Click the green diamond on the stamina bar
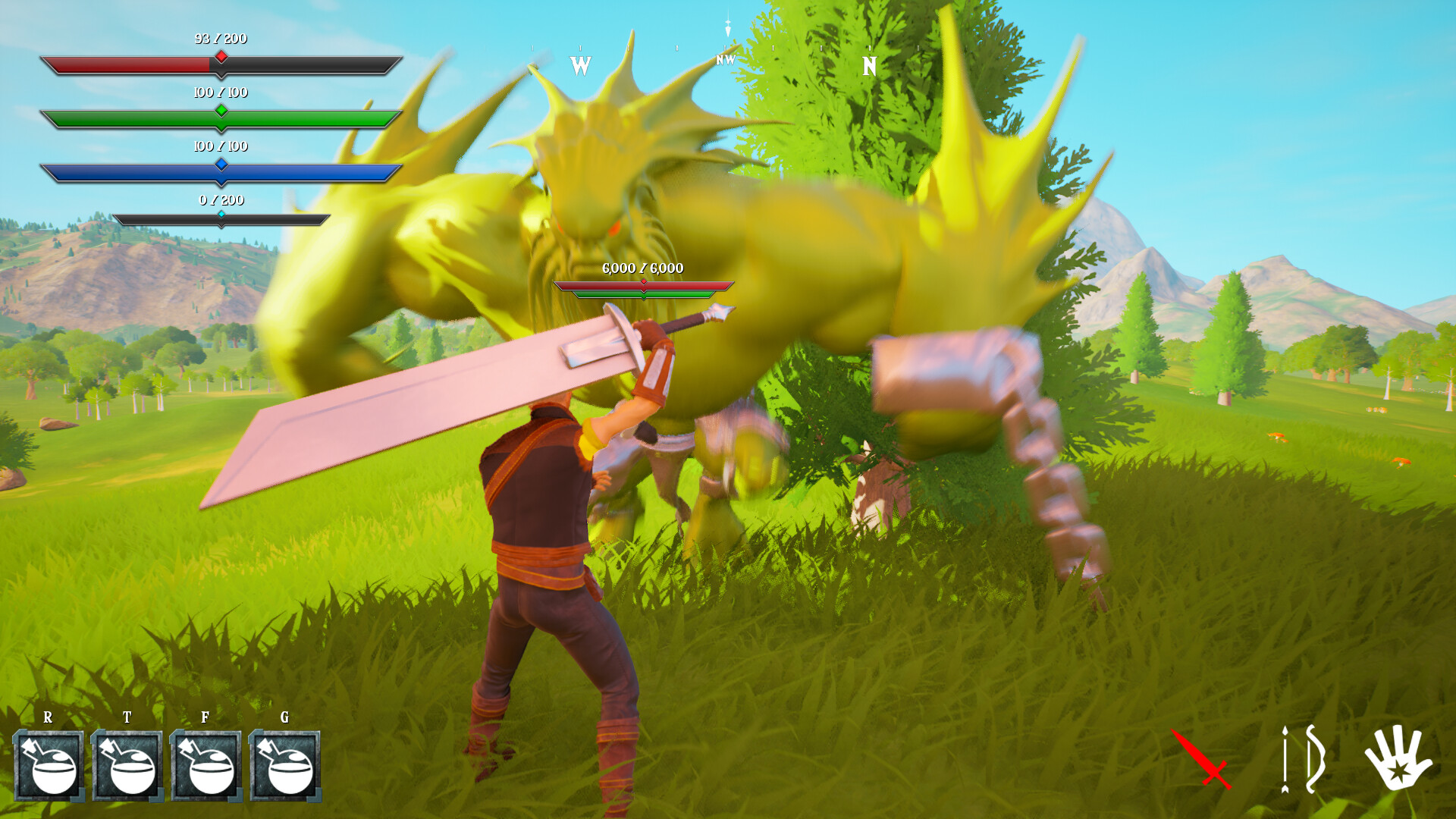 coord(221,111)
